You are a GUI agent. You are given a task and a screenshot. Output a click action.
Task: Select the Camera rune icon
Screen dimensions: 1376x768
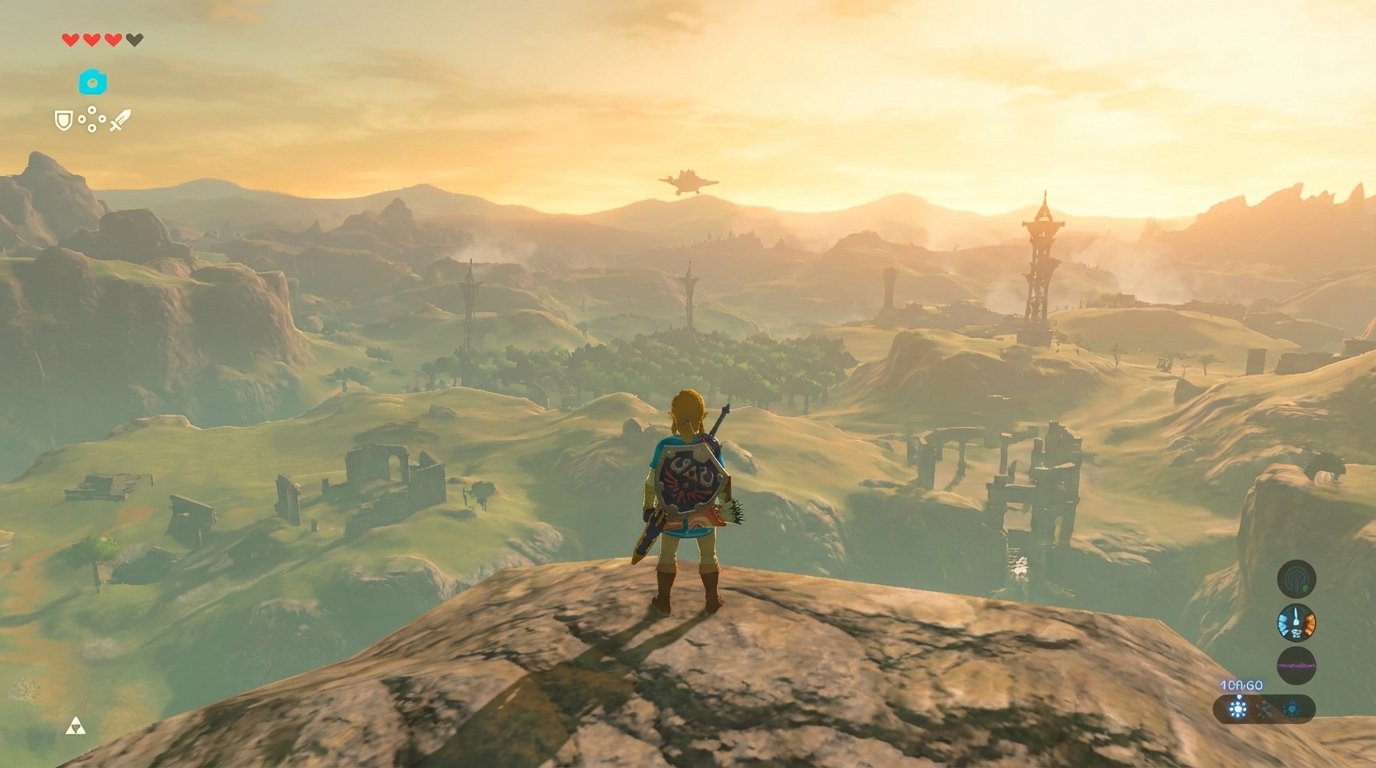point(93,82)
